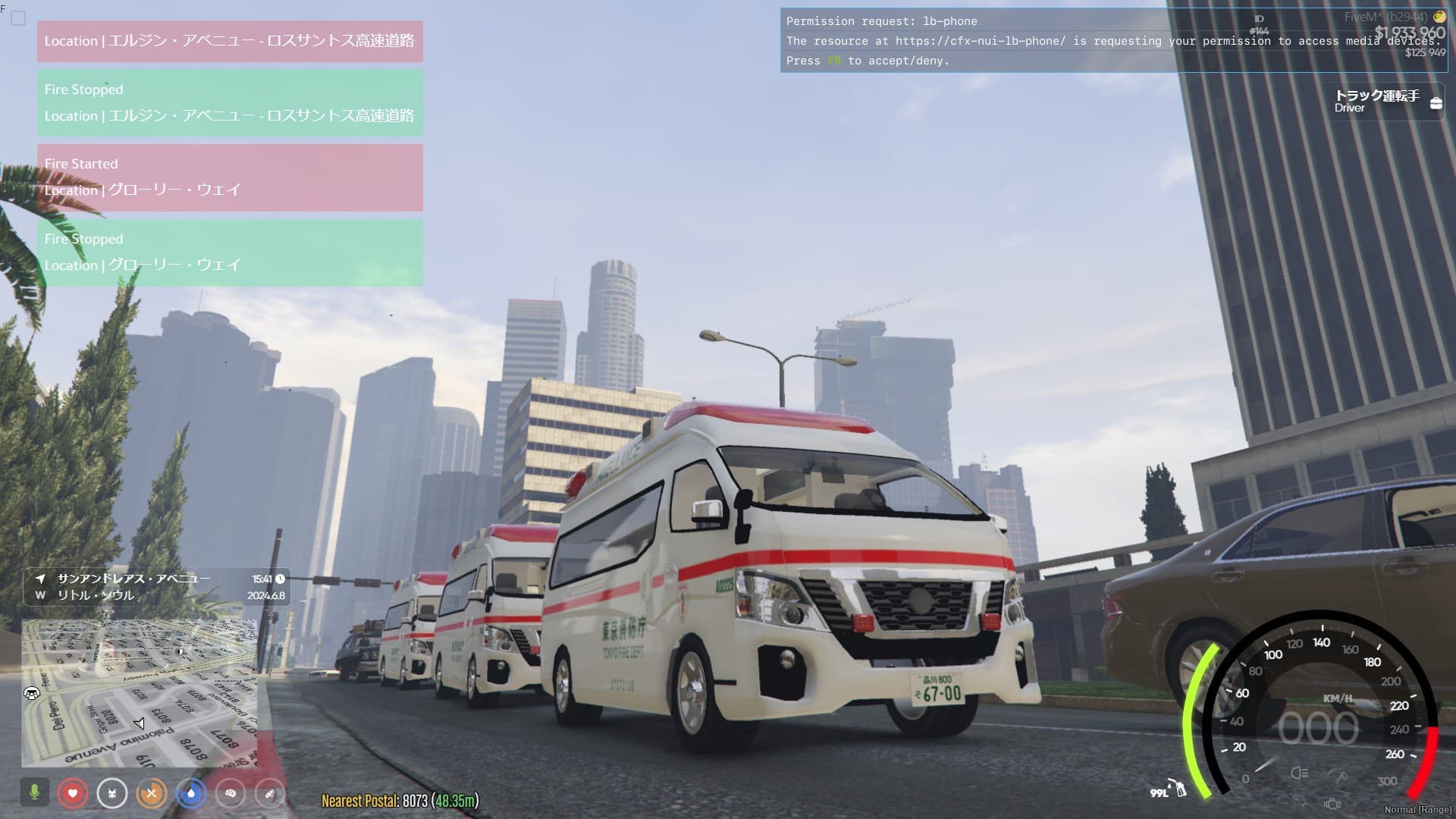This screenshot has width=1456, height=819.
Task: Select the green Fire Stopped Glory Way notification
Action: tap(230, 253)
